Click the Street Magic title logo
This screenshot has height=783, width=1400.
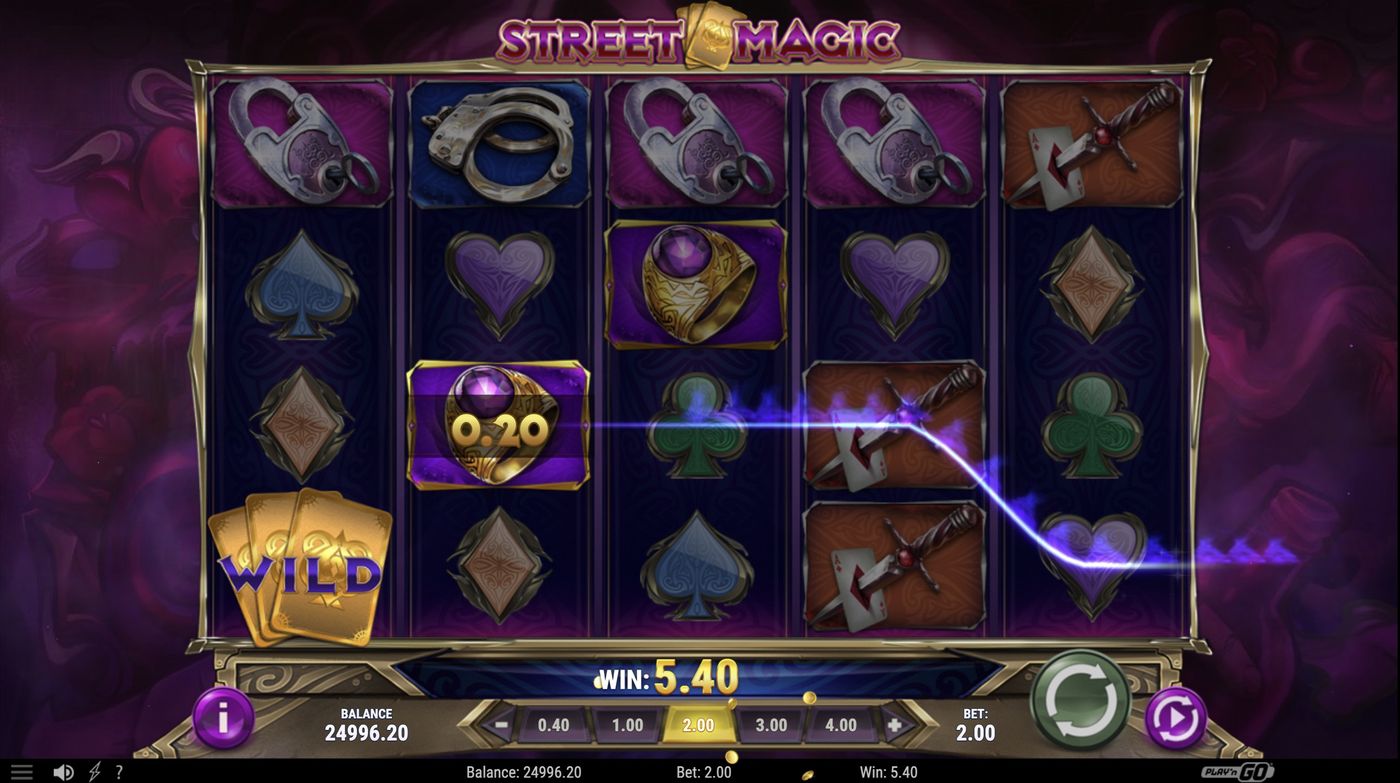pos(700,37)
